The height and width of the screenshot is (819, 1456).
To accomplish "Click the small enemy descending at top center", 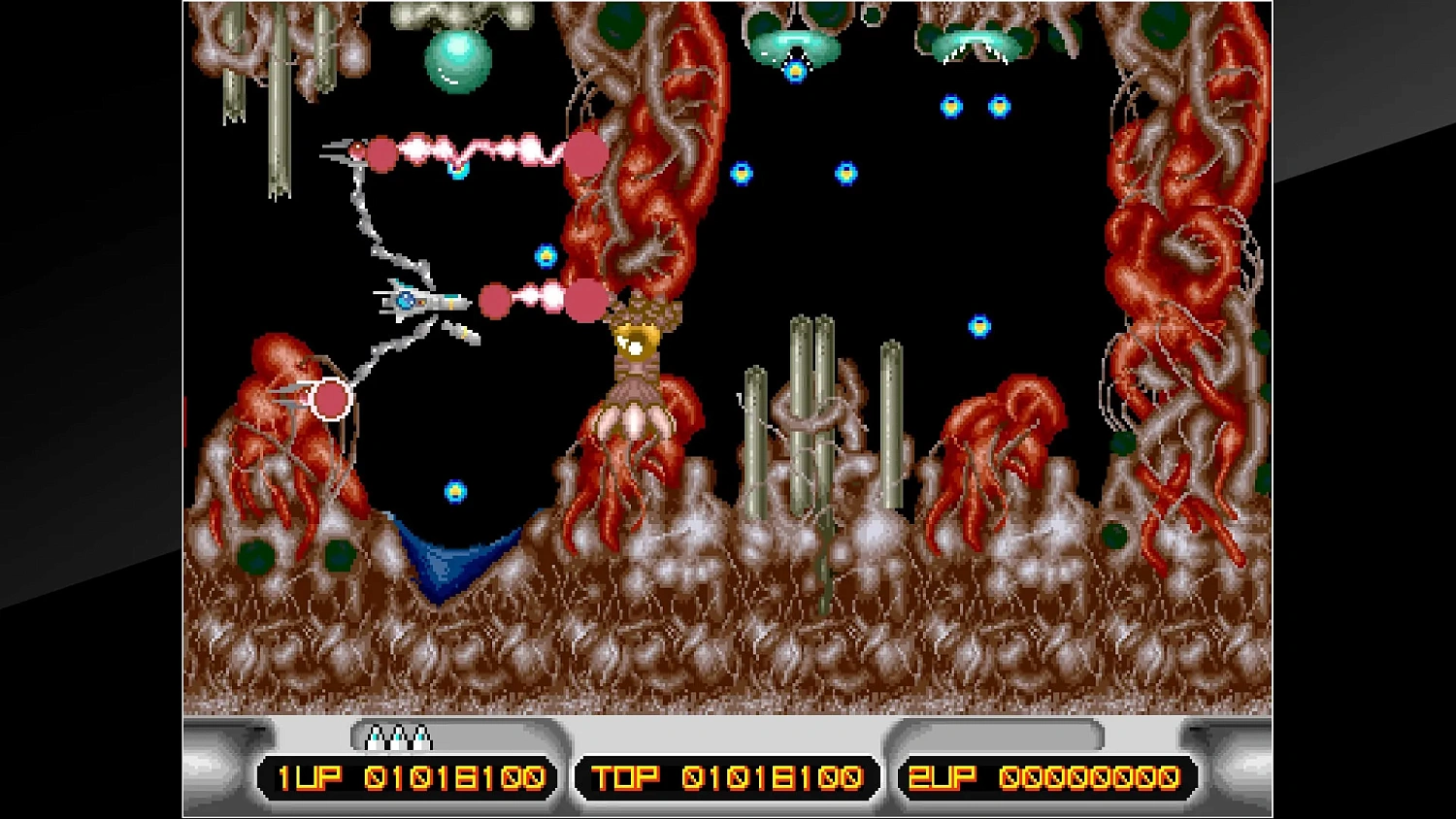I will [796, 73].
